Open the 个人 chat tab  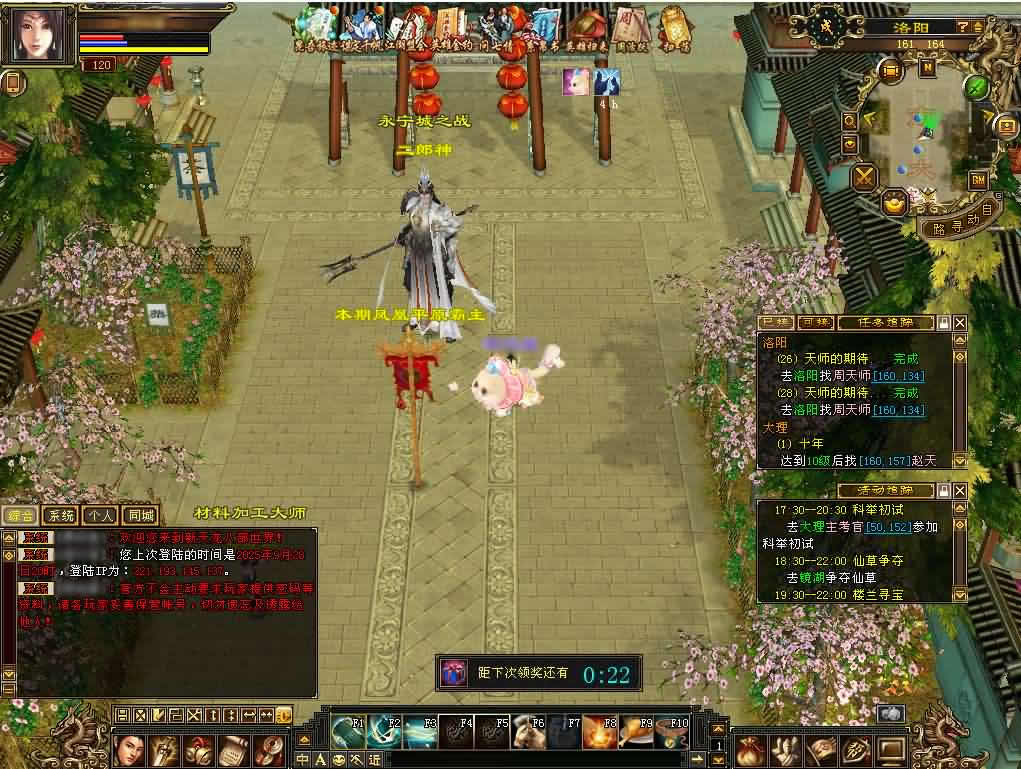(x=101, y=516)
